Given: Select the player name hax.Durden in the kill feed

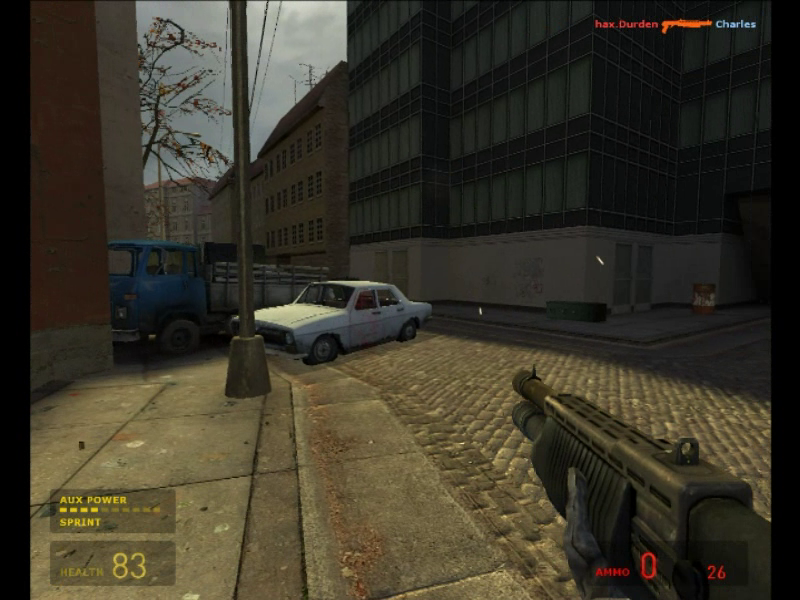Looking at the screenshot, I should 626,24.
